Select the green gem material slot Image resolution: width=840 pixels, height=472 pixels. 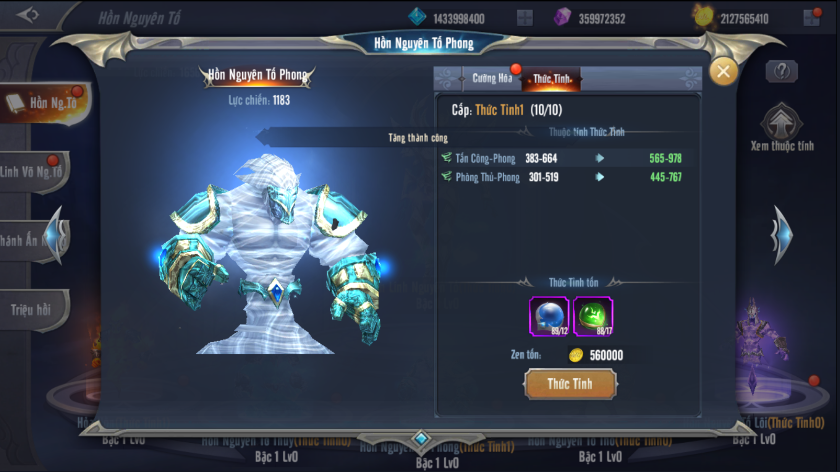click(x=593, y=316)
